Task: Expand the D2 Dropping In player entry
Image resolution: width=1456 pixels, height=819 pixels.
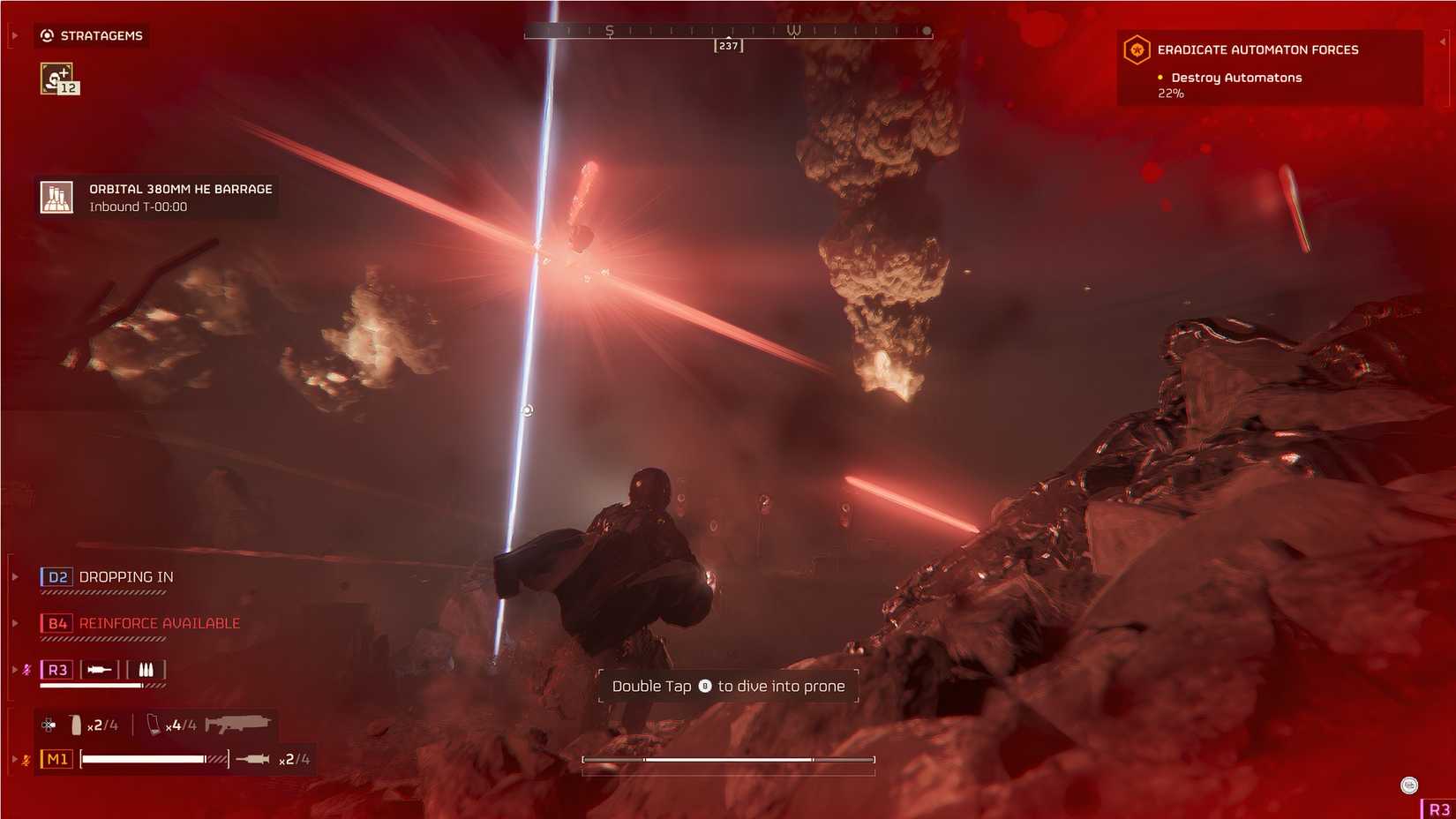Action: pos(15,576)
